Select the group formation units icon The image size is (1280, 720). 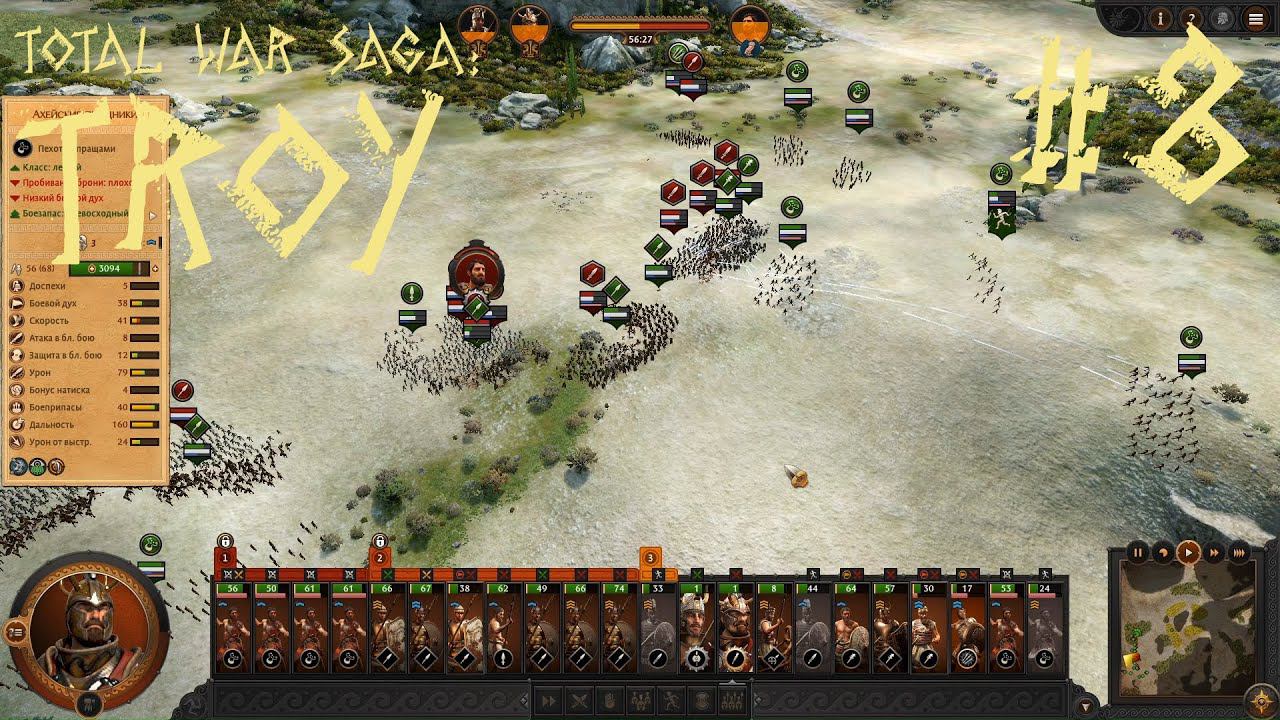point(641,700)
